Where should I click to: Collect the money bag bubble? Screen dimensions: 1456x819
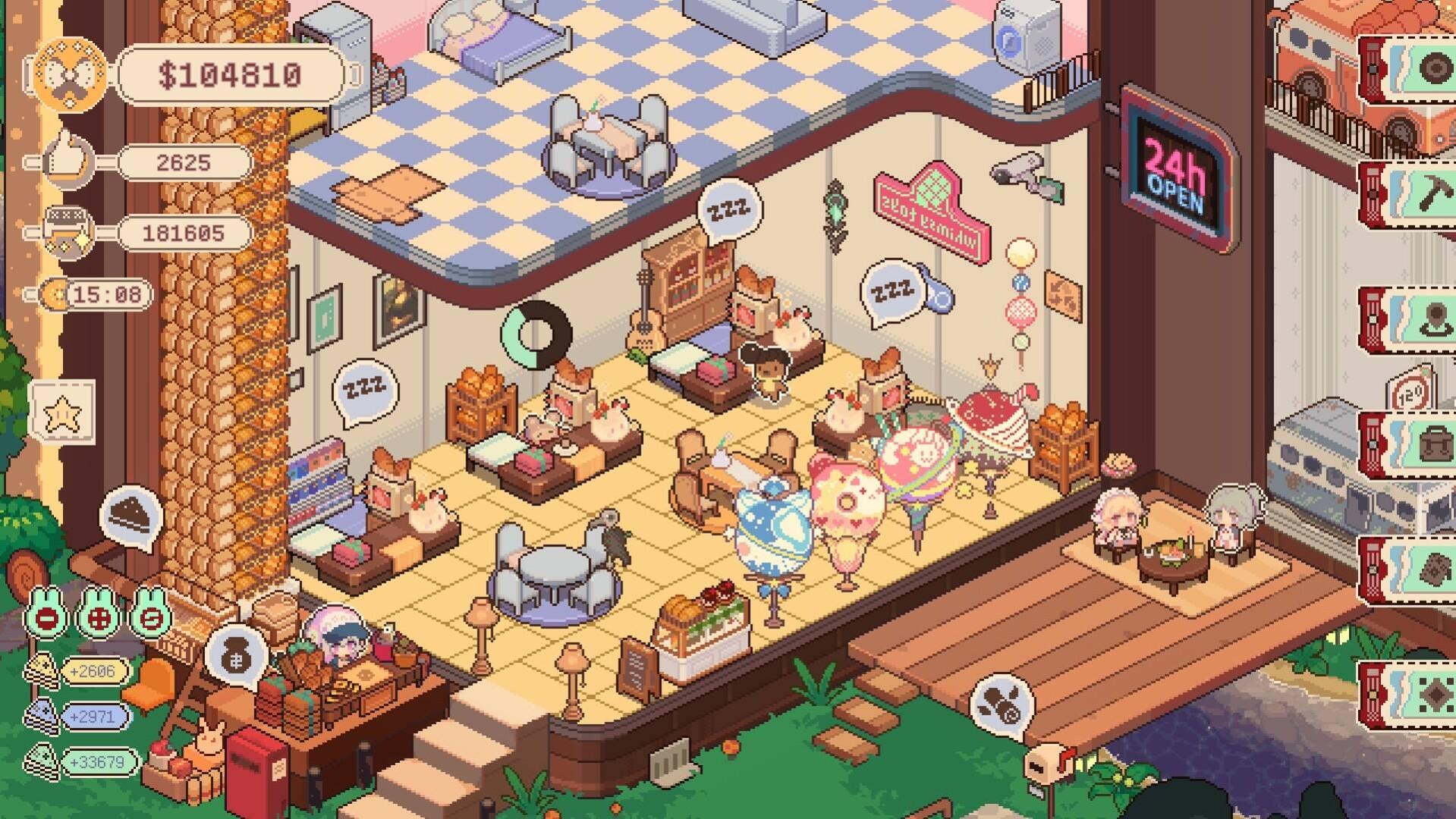pyautogui.click(x=236, y=654)
